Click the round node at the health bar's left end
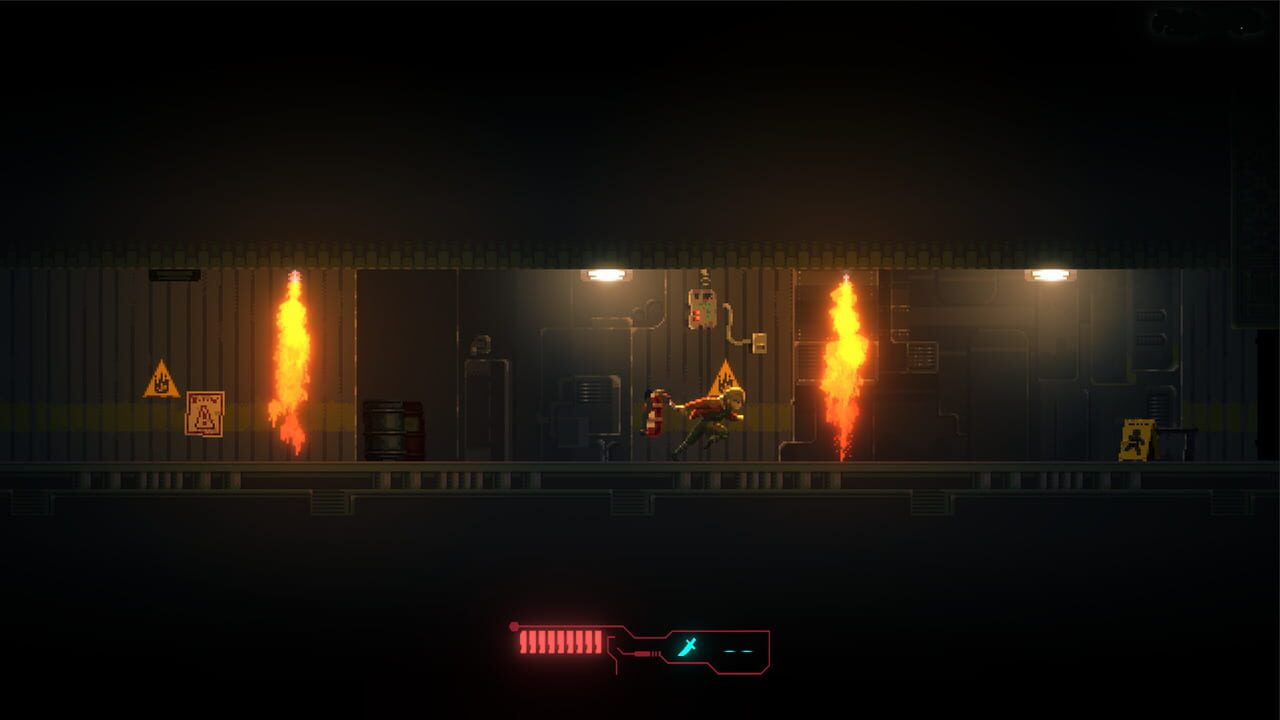The height and width of the screenshot is (720, 1280). (x=514, y=625)
